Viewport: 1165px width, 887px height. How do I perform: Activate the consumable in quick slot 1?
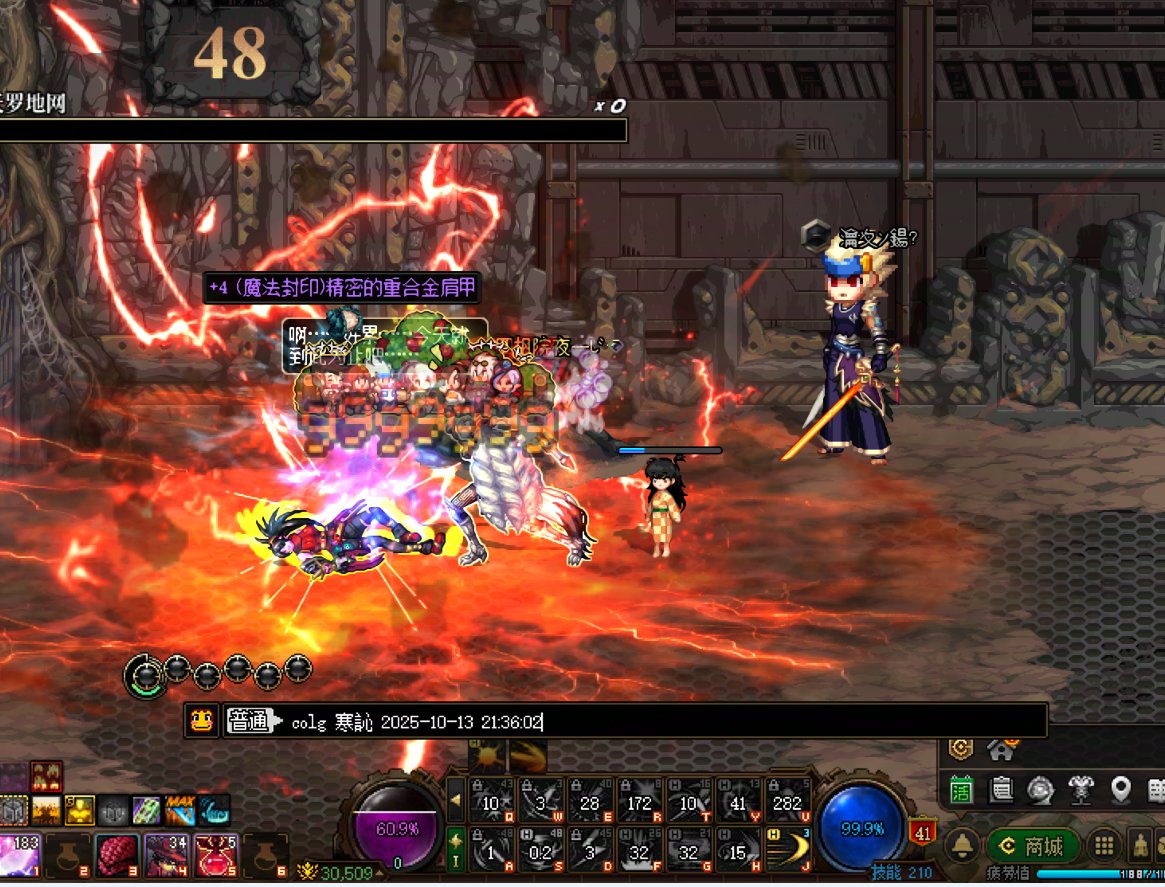(x=22, y=855)
